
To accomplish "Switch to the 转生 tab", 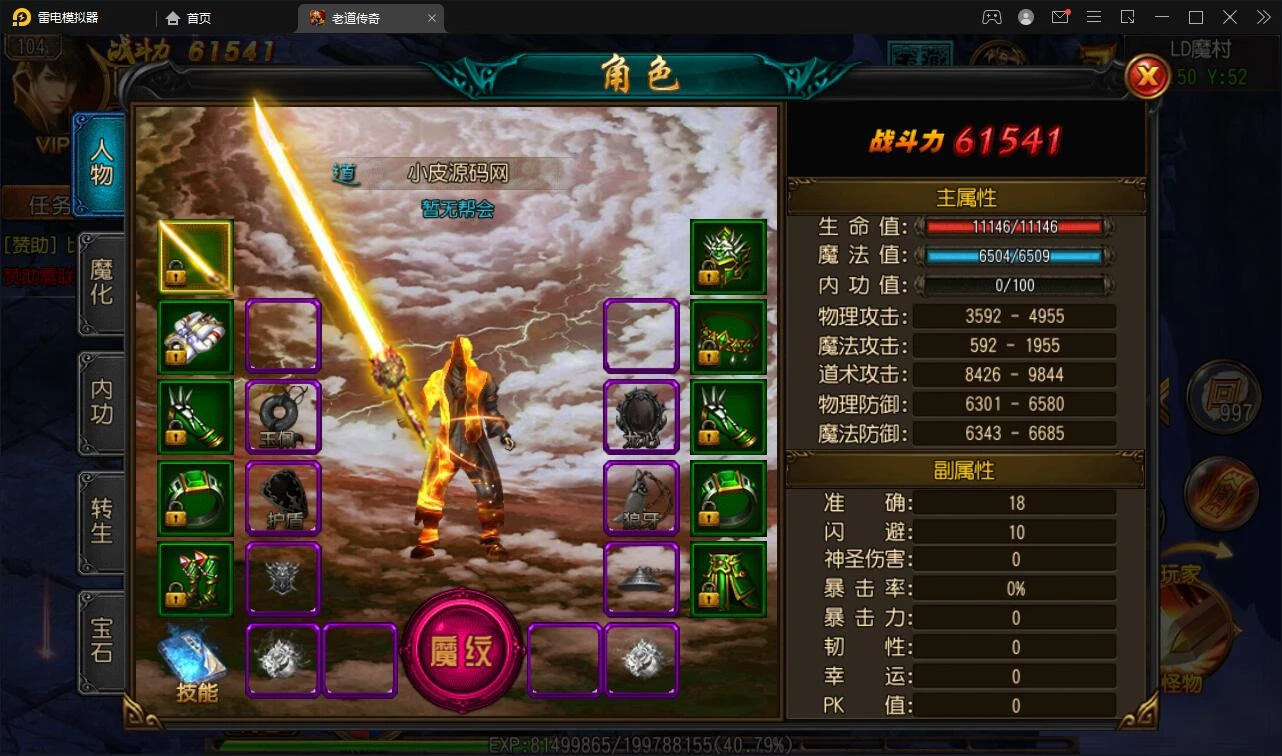I will pyautogui.click(x=101, y=521).
